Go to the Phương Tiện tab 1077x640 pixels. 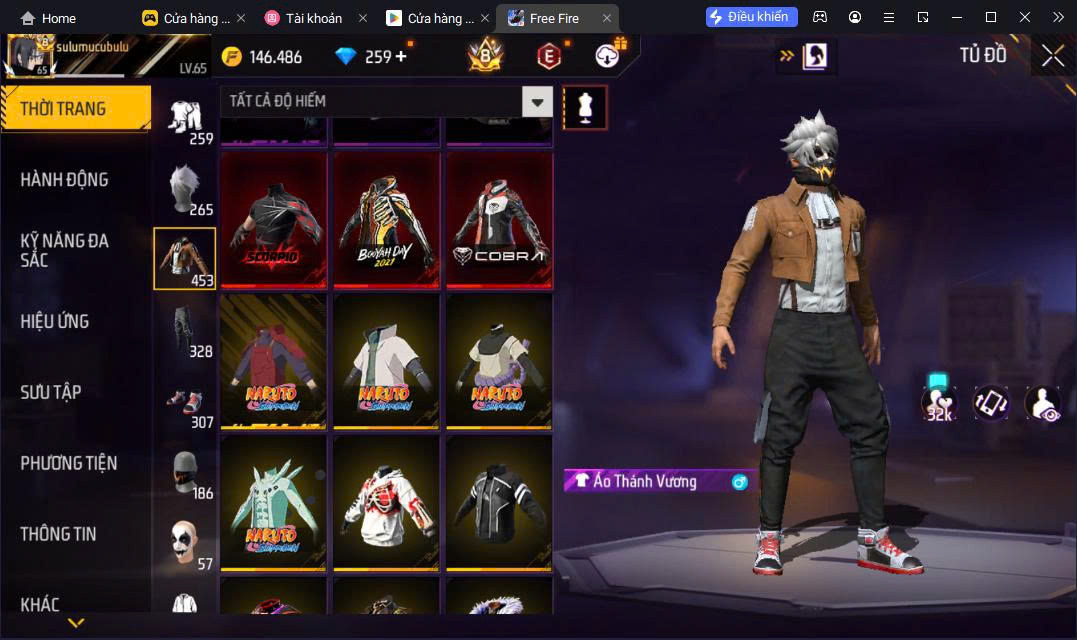pos(69,463)
